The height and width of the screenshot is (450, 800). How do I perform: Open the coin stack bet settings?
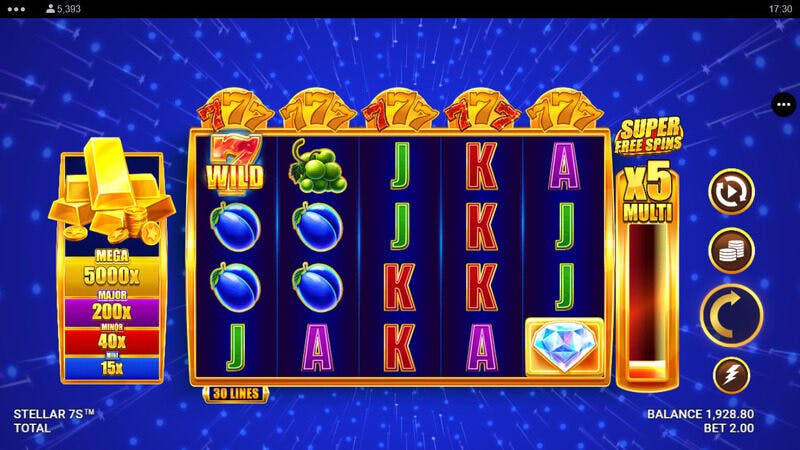(731, 251)
